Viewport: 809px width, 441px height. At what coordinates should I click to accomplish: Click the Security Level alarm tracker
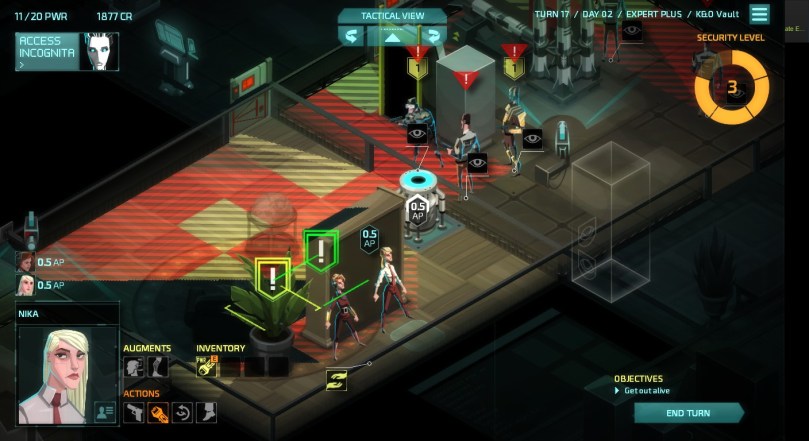(x=731, y=88)
